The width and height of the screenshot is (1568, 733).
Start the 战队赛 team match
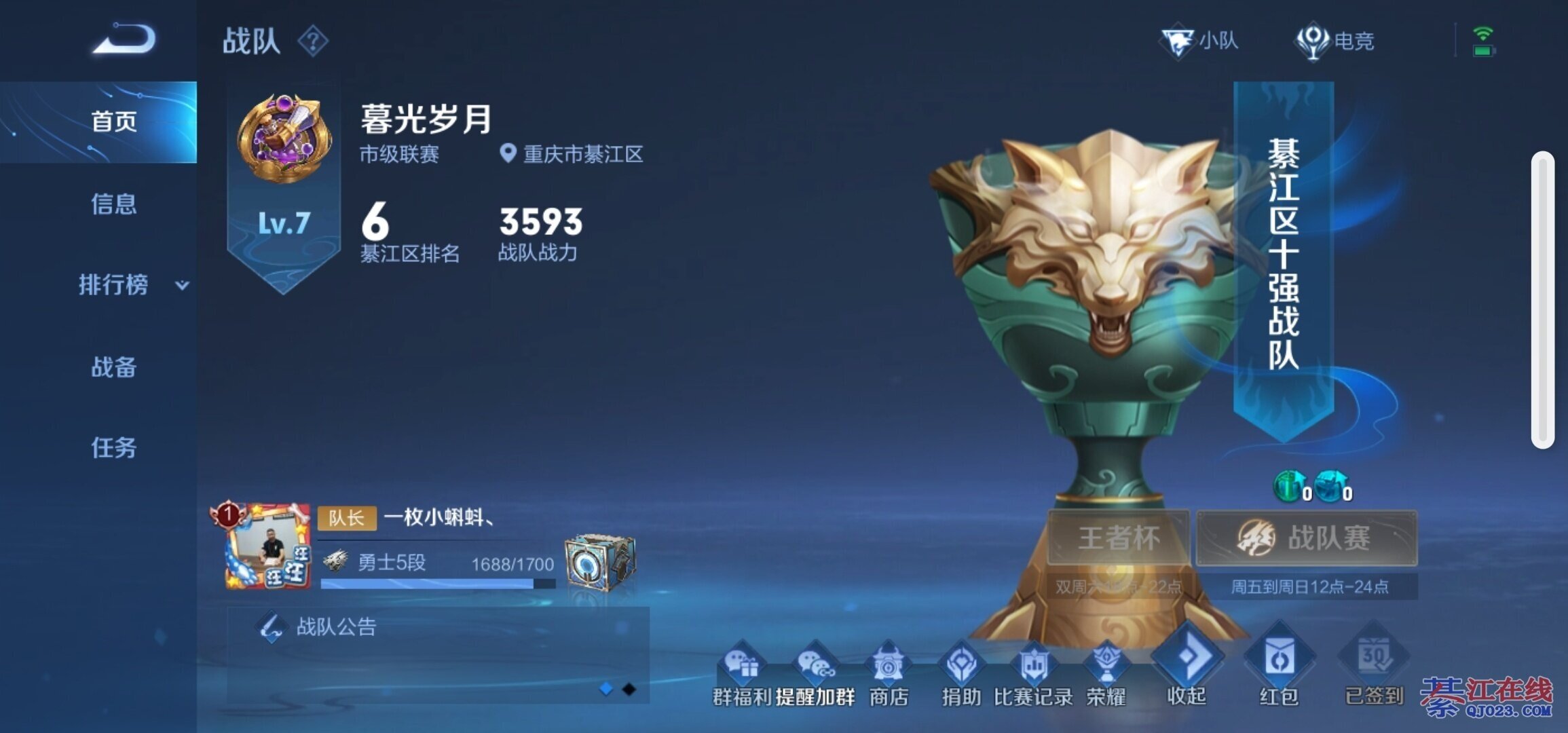1307,538
